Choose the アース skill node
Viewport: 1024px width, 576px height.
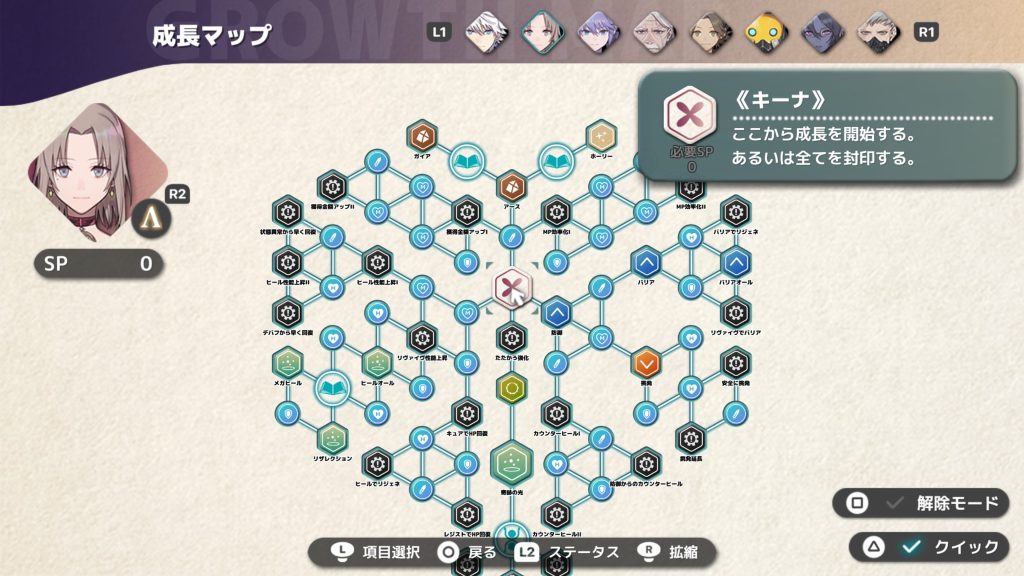coord(511,186)
